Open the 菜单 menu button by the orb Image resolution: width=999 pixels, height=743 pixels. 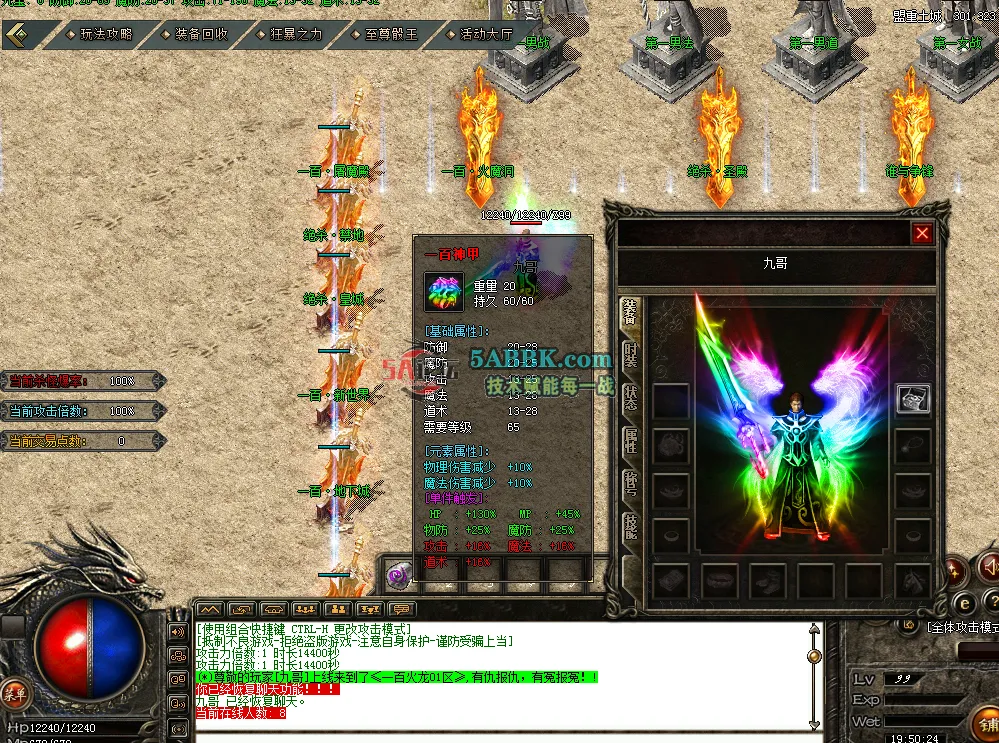pyautogui.click(x=14, y=693)
